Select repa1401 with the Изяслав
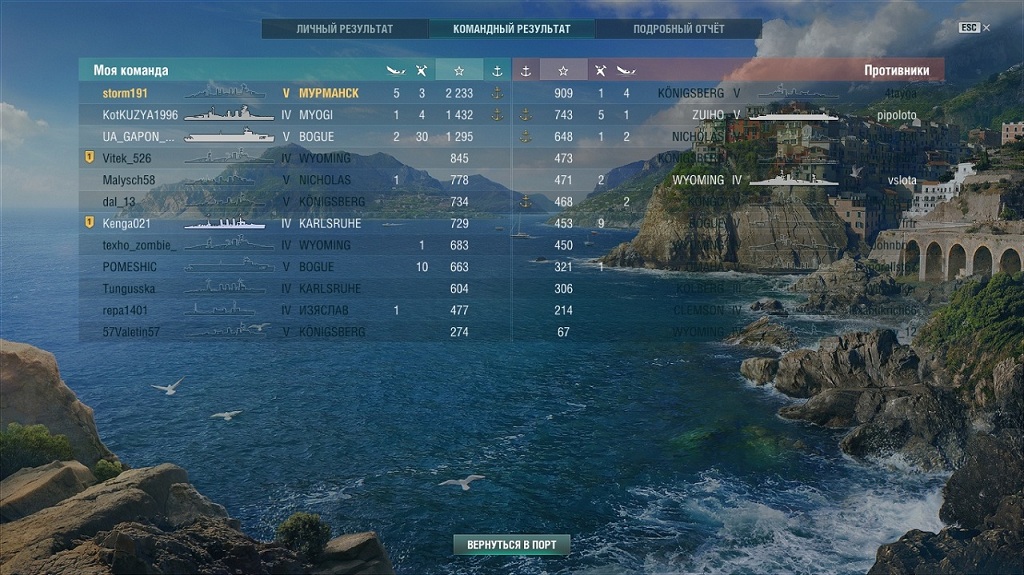 [125, 310]
